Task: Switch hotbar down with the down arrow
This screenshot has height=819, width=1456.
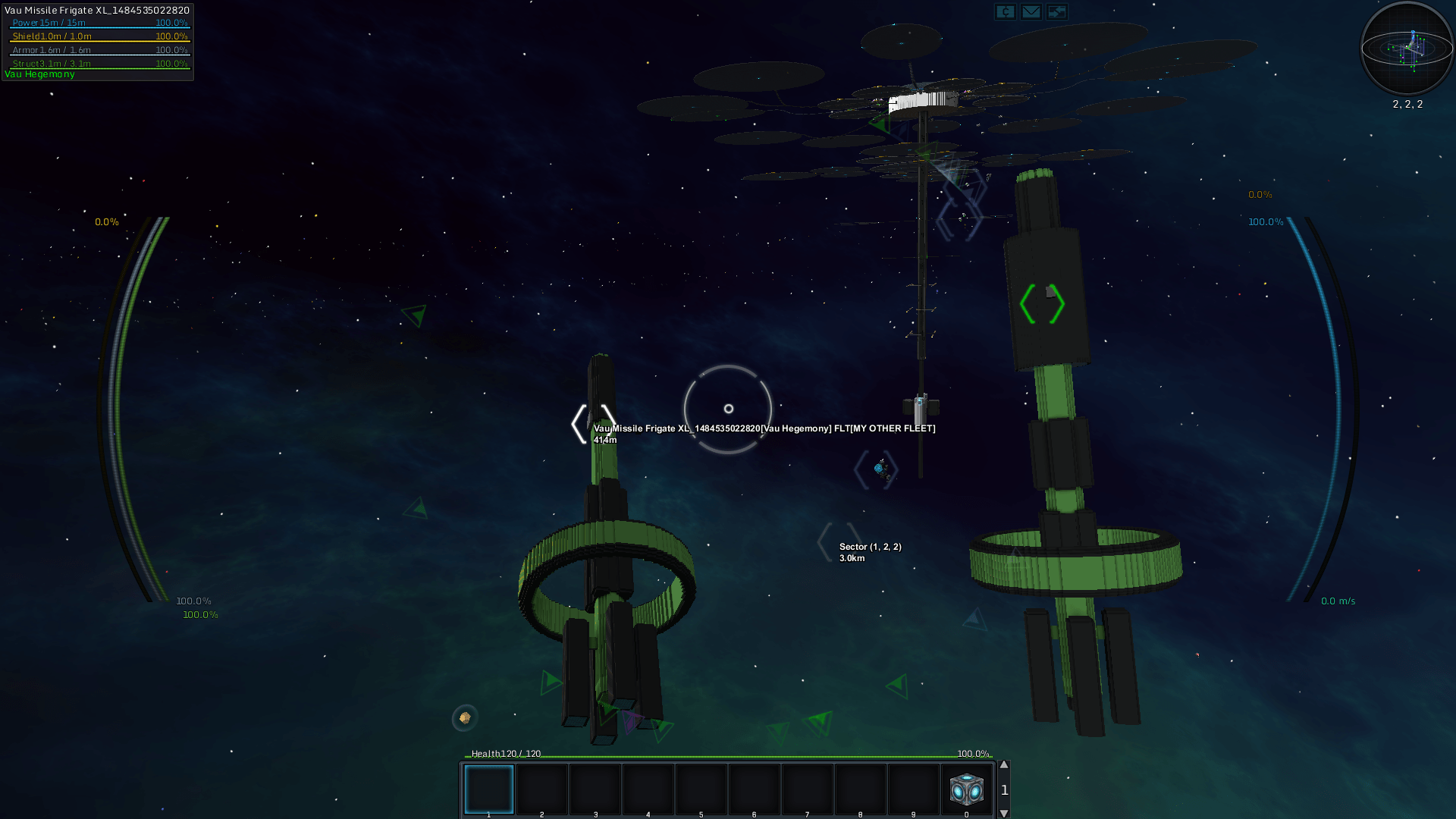Action: [1004, 813]
